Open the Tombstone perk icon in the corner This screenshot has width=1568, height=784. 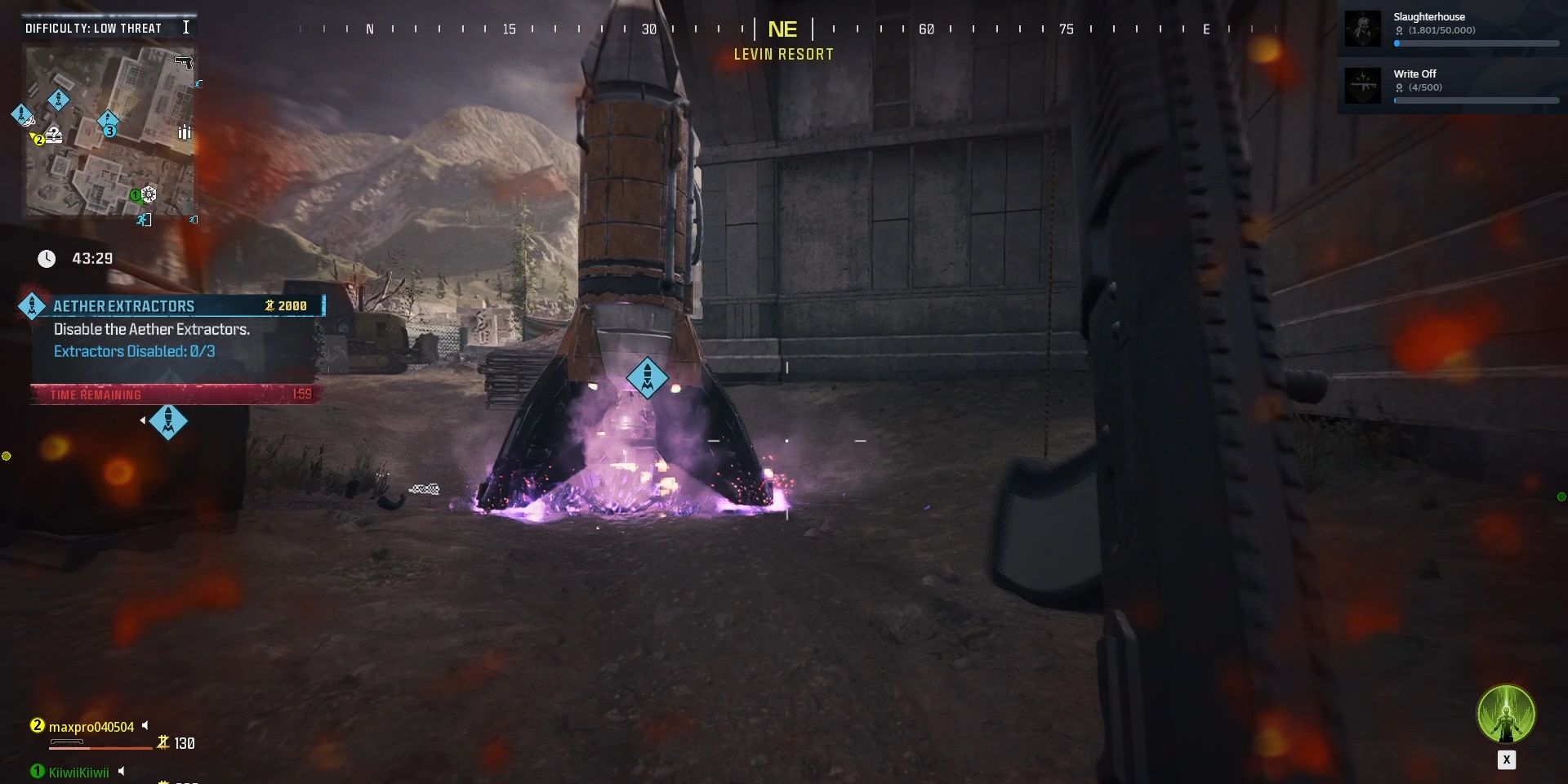point(1507,715)
